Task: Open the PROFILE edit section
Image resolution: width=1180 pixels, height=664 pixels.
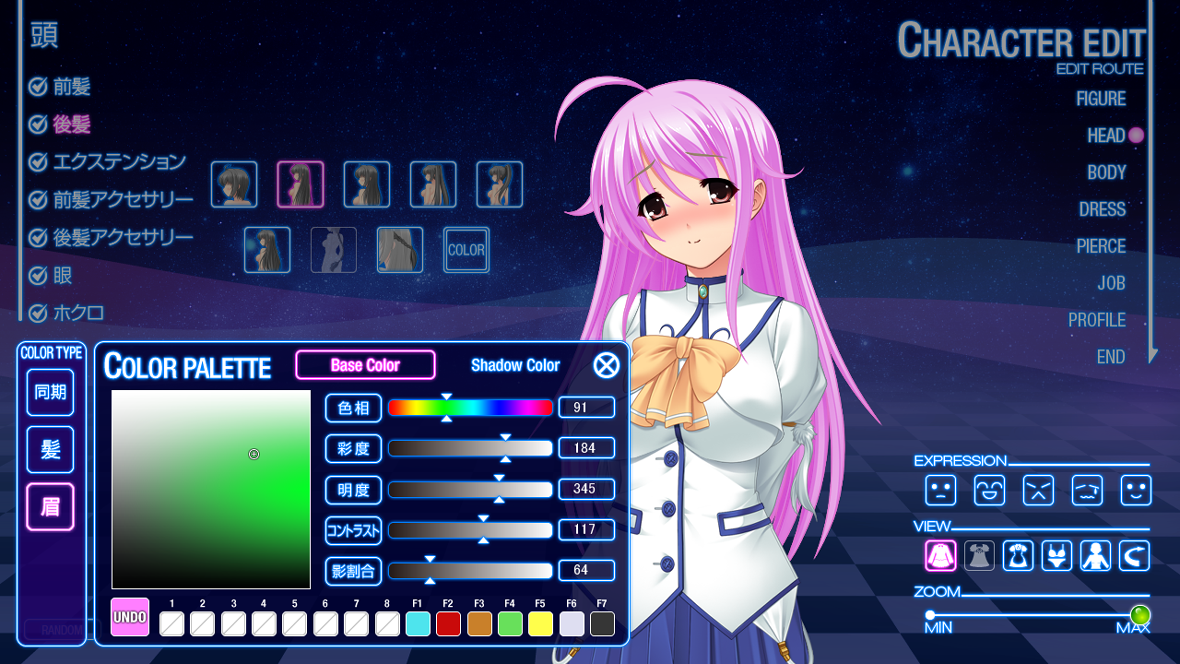Action: tap(1097, 320)
